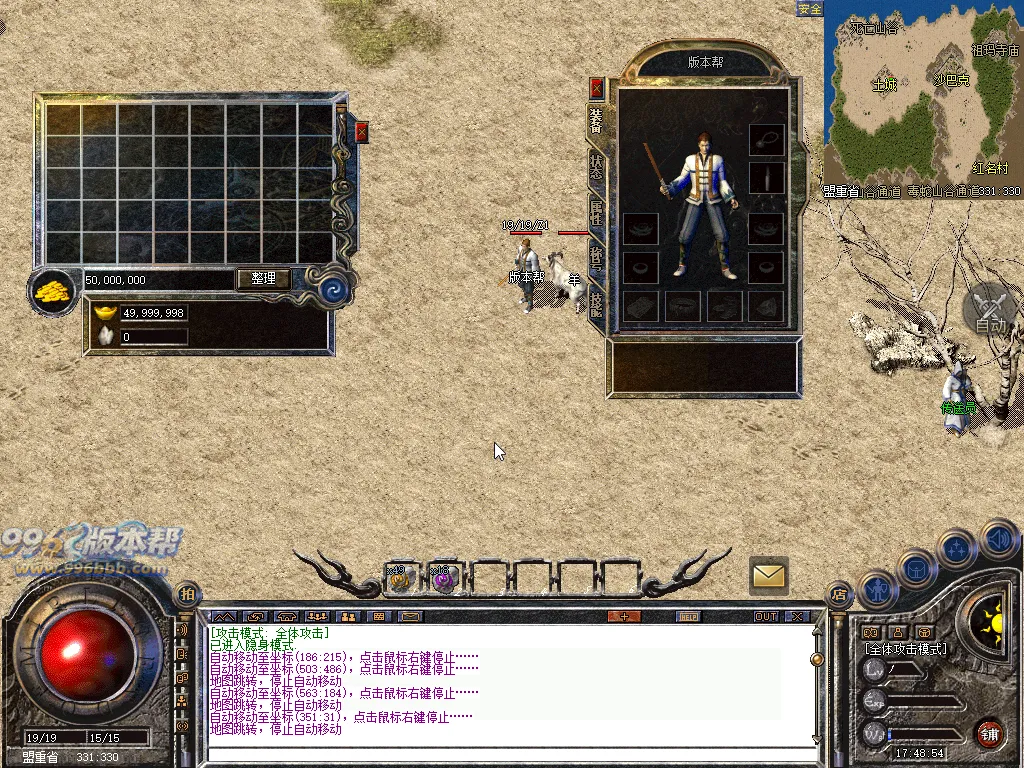
Task: Open the 属性 attributes tab
Action: [597, 215]
